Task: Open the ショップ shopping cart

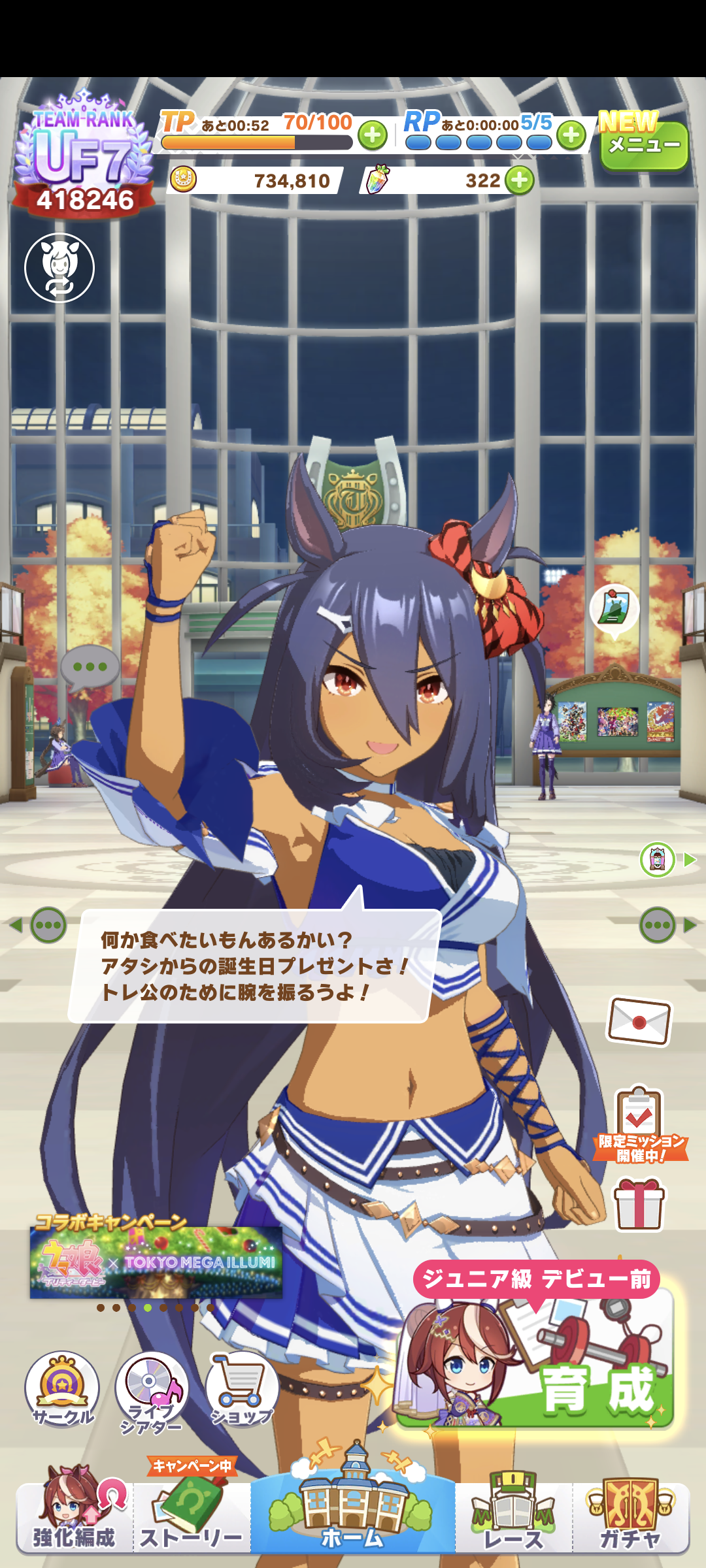Action: 242,1390
